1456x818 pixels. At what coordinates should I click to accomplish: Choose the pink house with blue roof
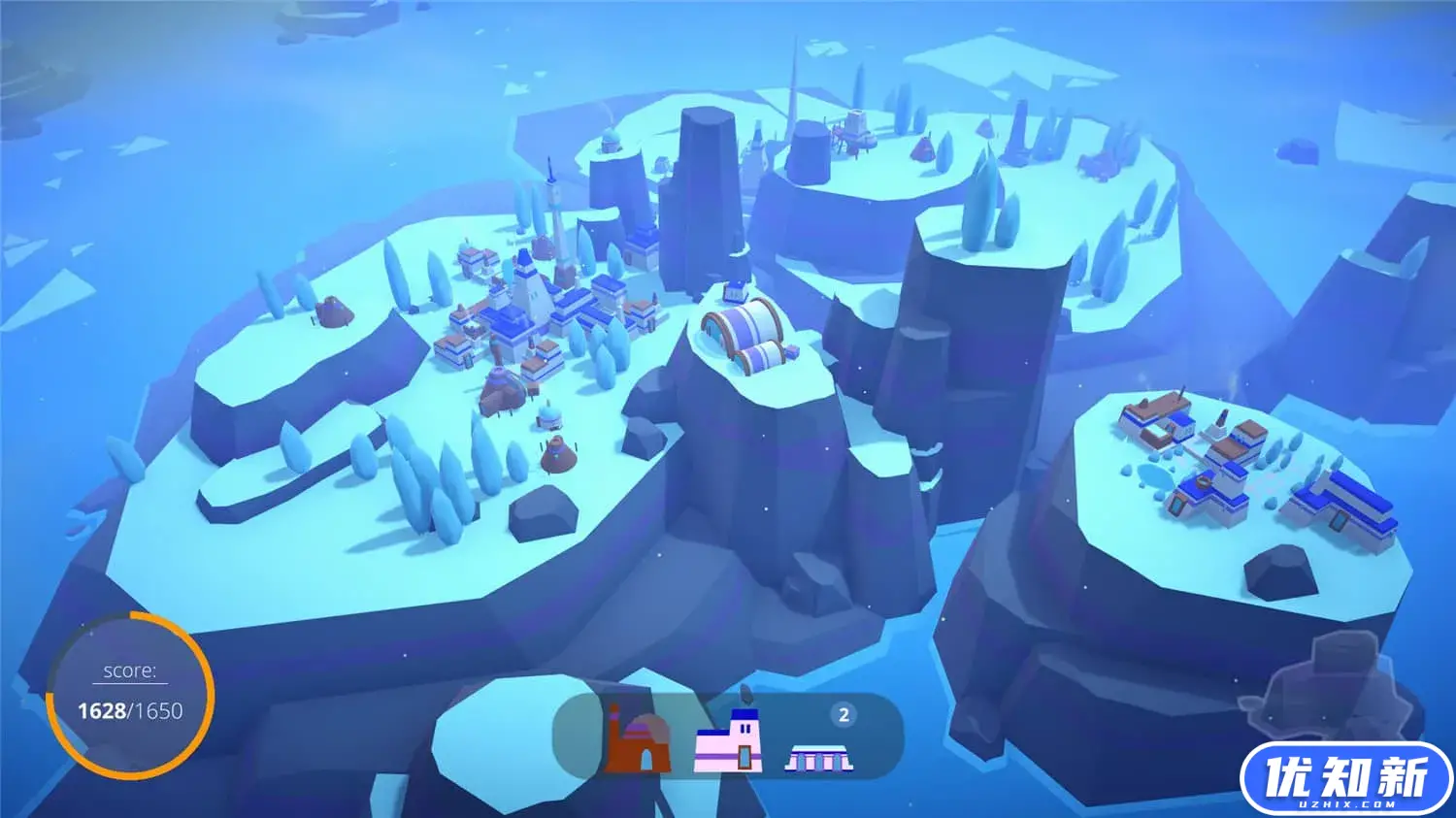(729, 741)
